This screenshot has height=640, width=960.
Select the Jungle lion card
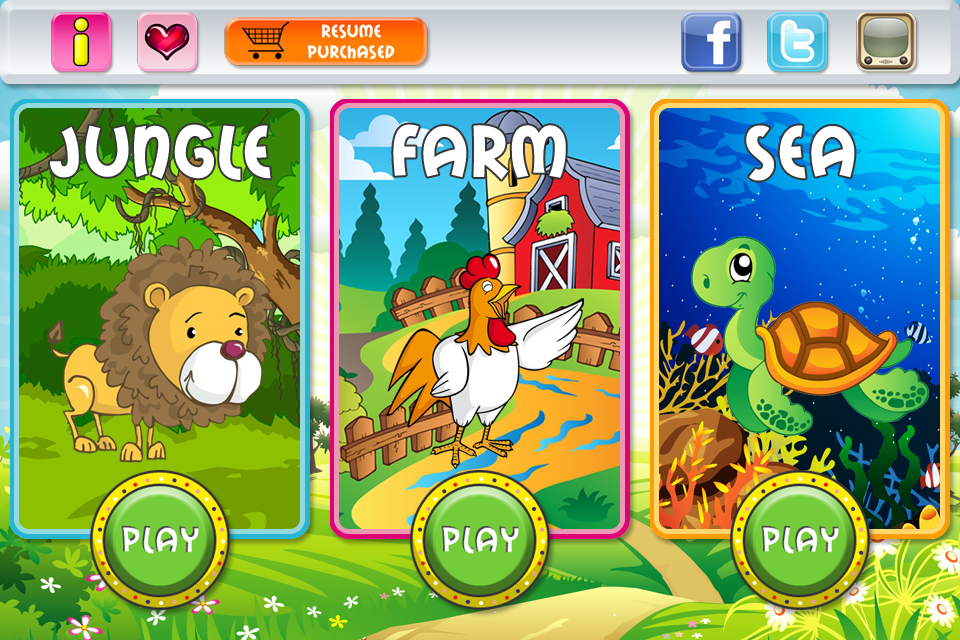coord(160,300)
